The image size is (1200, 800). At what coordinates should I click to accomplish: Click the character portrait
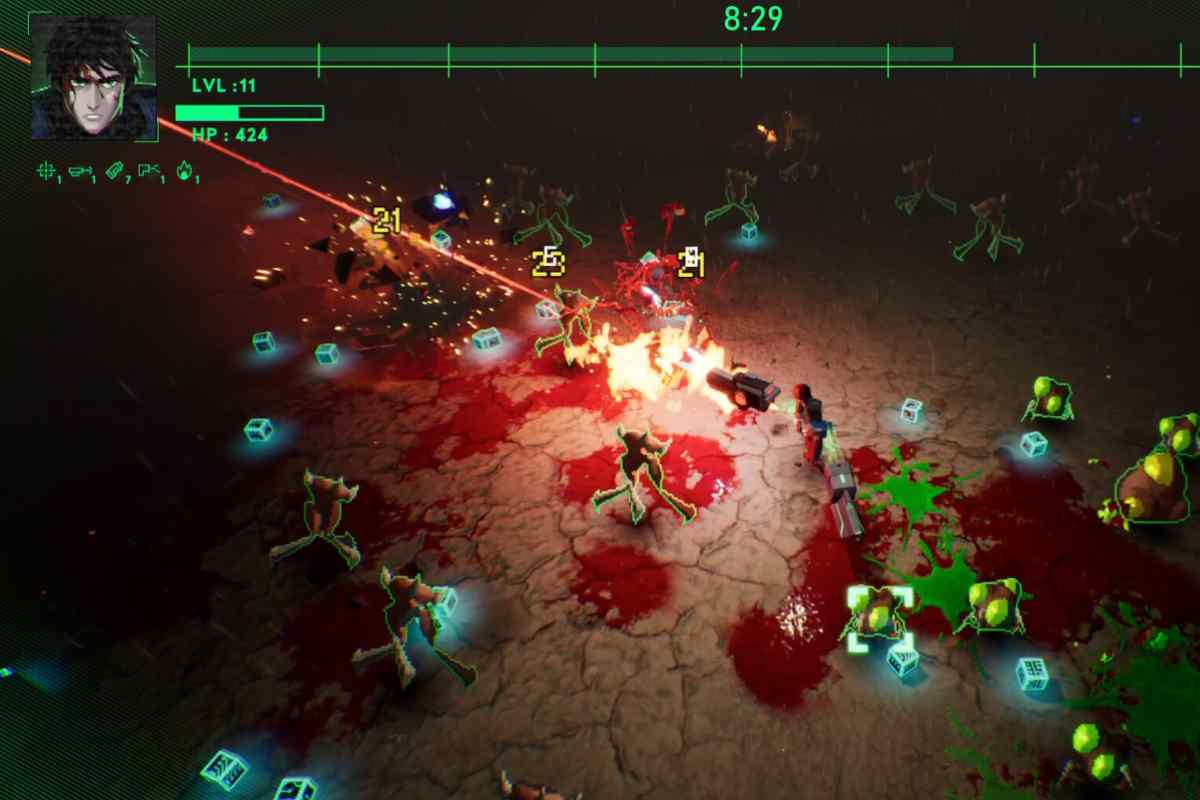tap(93, 77)
